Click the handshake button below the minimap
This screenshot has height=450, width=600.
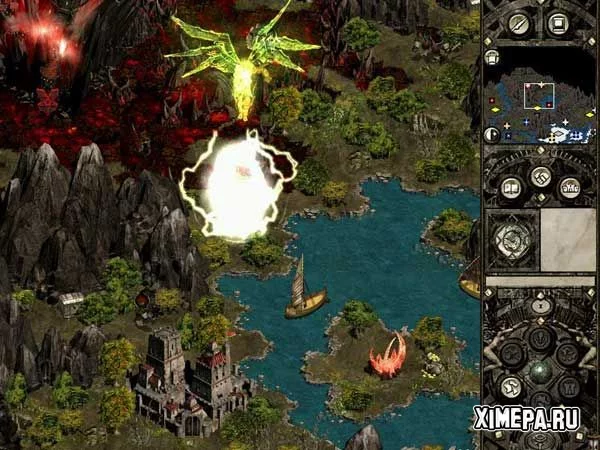pyautogui.click(x=540, y=177)
